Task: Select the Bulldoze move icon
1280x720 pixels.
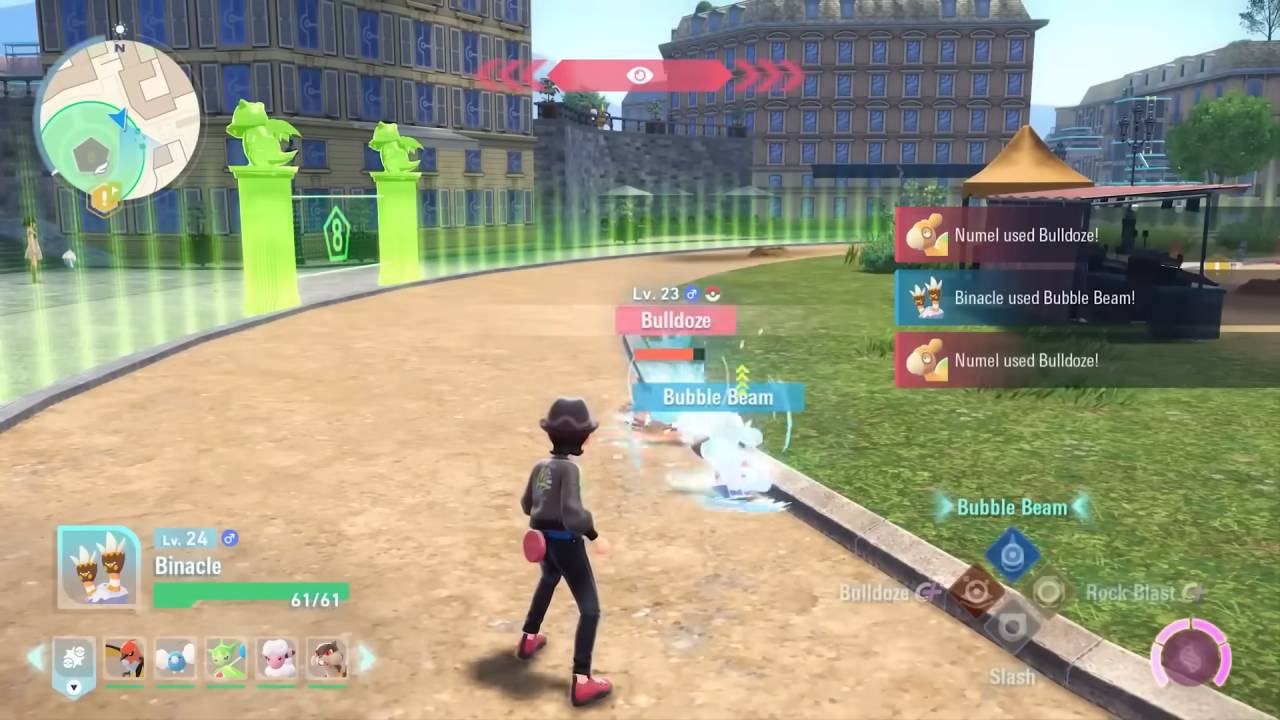Action: pos(977,591)
